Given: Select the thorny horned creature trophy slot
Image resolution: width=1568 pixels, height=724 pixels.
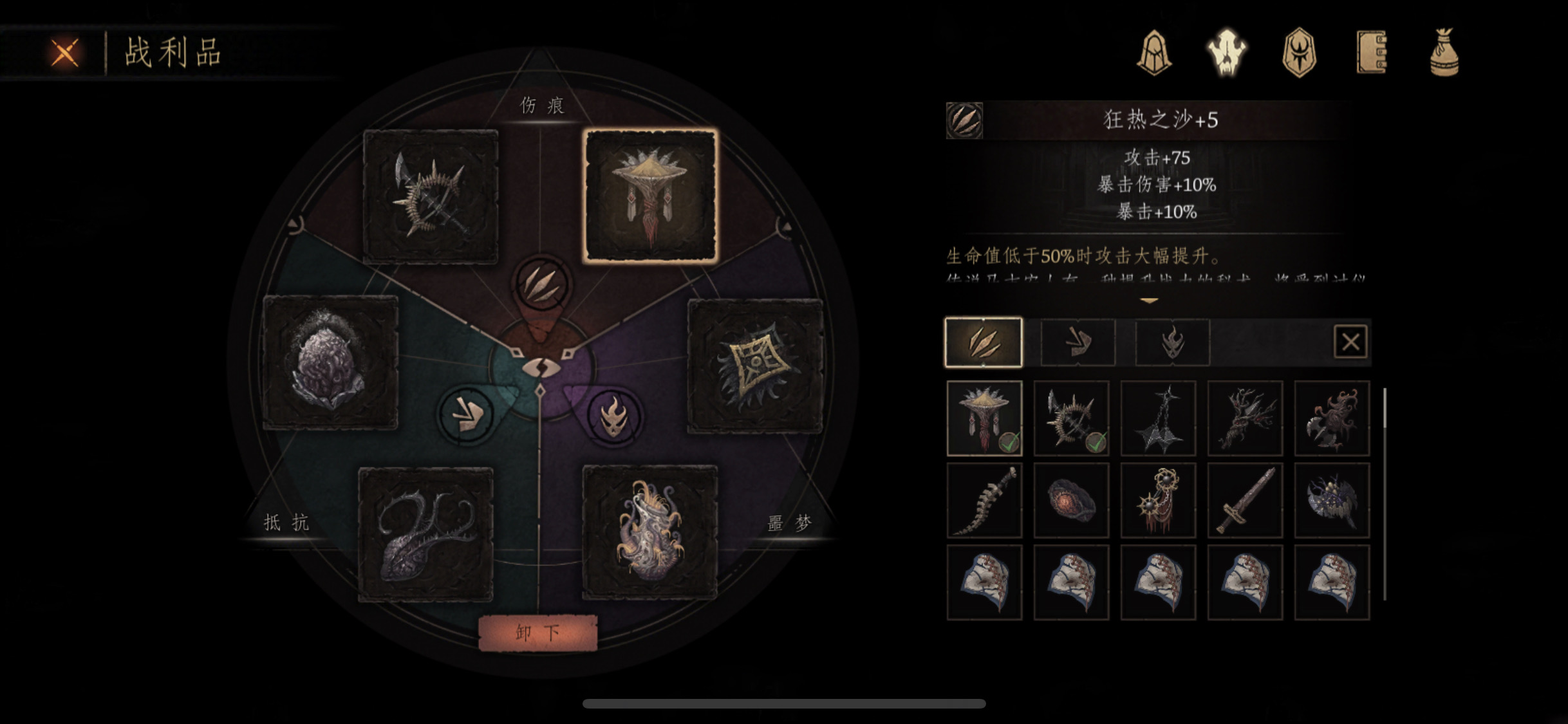Looking at the screenshot, I should pos(425,534).
